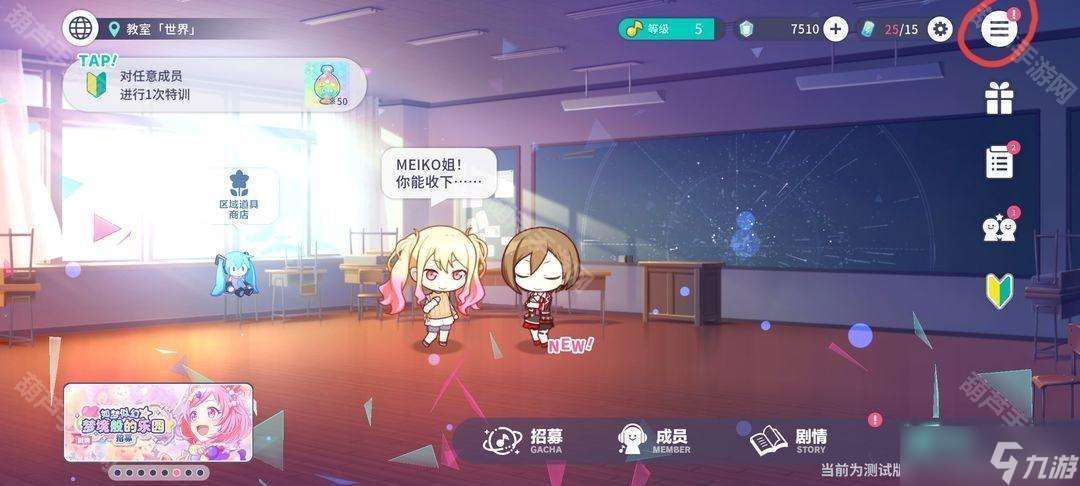Image resolution: width=1080 pixels, height=486 pixels.
Task: Open the 成员 Member menu
Action: coord(656,440)
